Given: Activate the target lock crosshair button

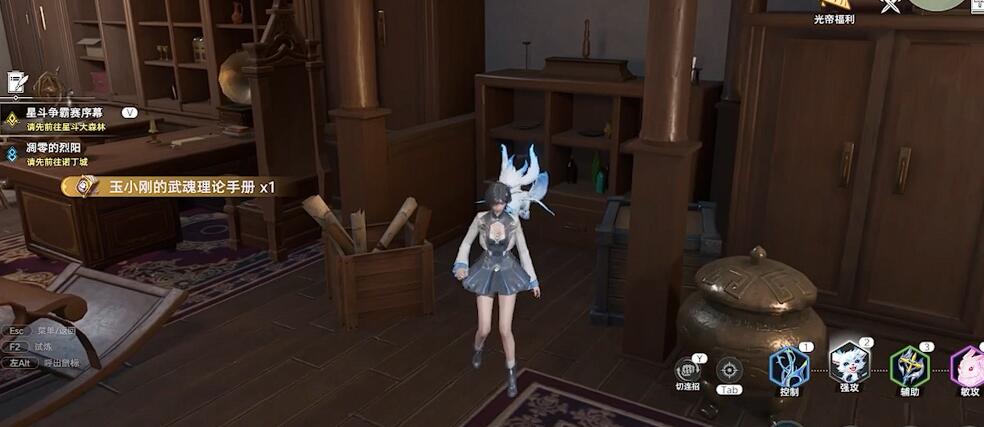Looking at the screenshot, I should click(x=729, y=370).
